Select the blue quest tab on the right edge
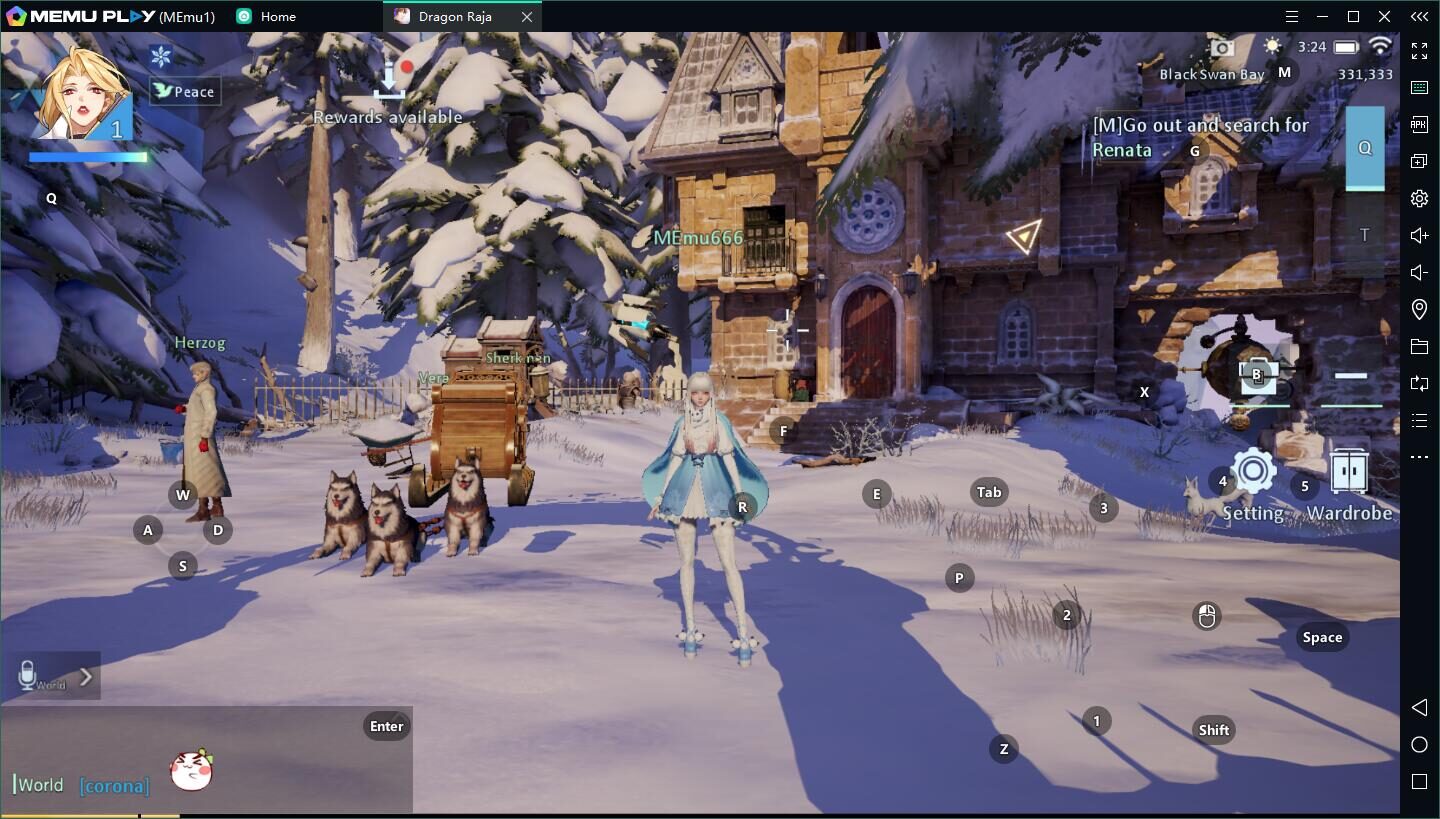Screen dimensions: 1440x819 coord(1364,148)
